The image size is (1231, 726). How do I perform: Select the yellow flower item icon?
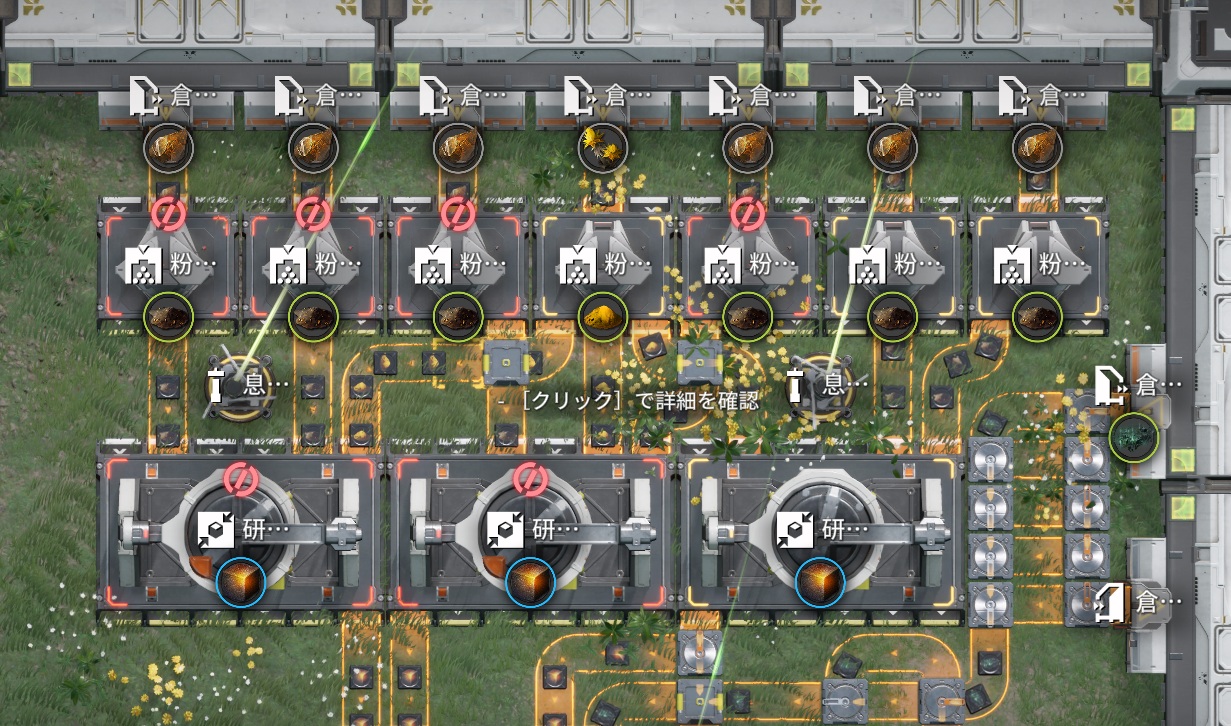click(x=602, y=149)
